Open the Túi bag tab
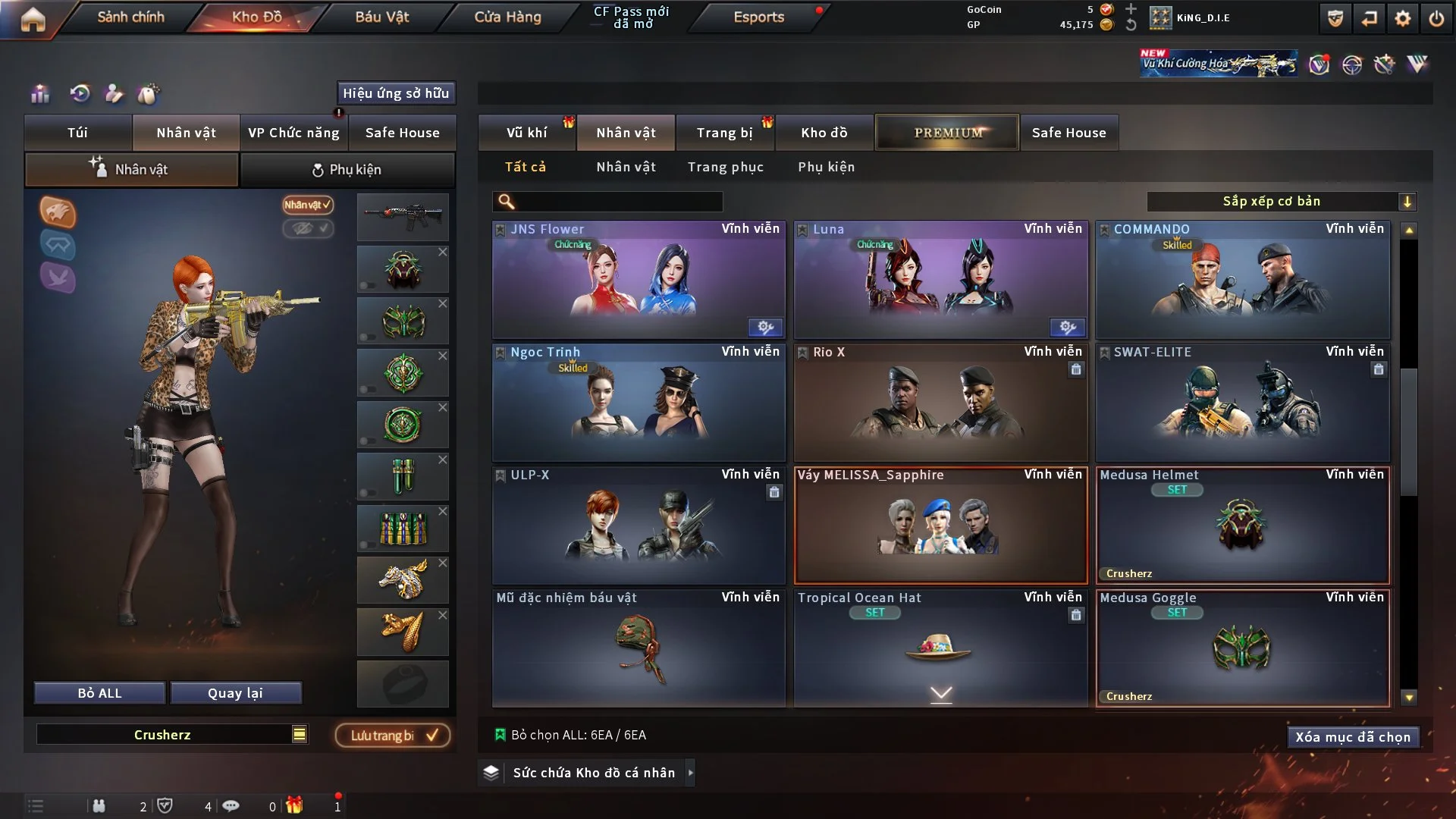 tap(77, 133)
